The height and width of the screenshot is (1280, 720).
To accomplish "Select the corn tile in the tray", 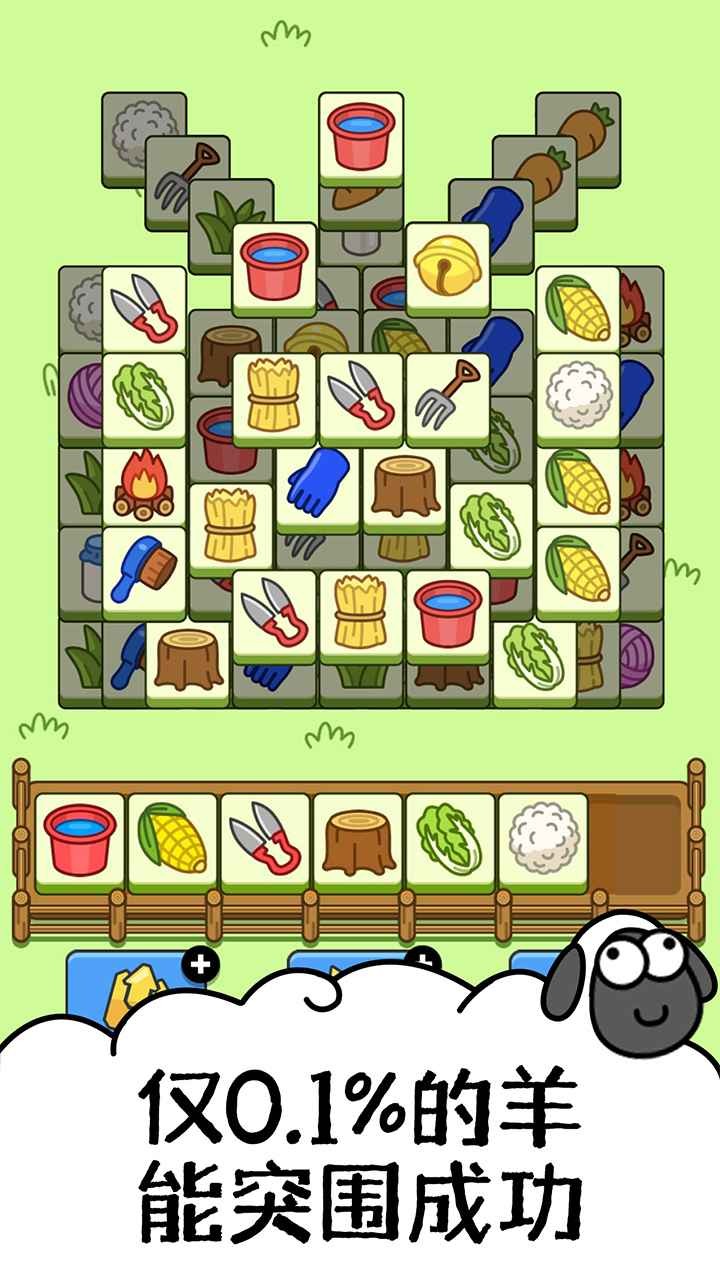I will coord(172,840).
